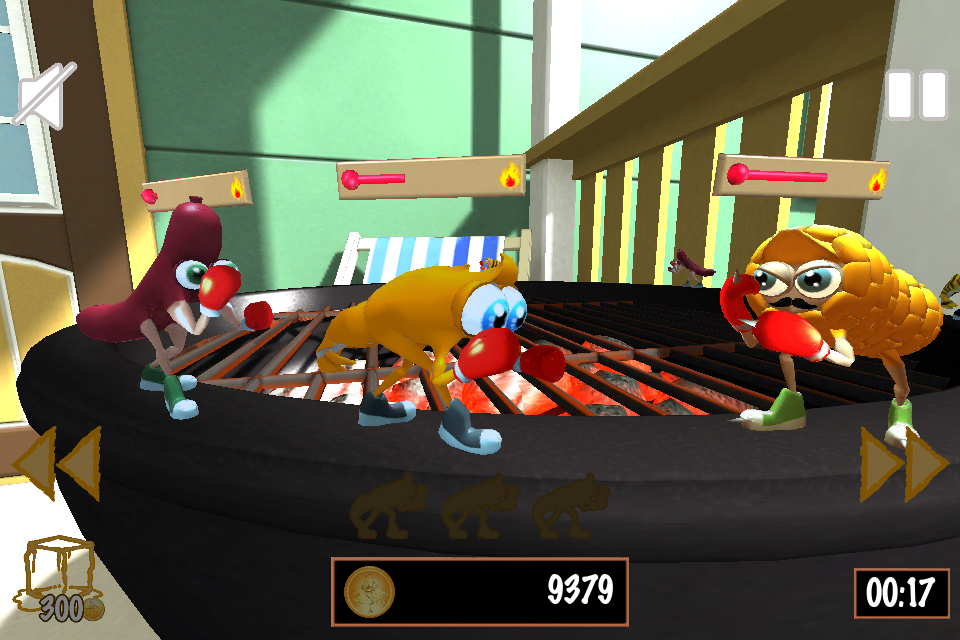Tap the double right arrow control
Viewport: 960px width, 640px height.
point(904,464)
